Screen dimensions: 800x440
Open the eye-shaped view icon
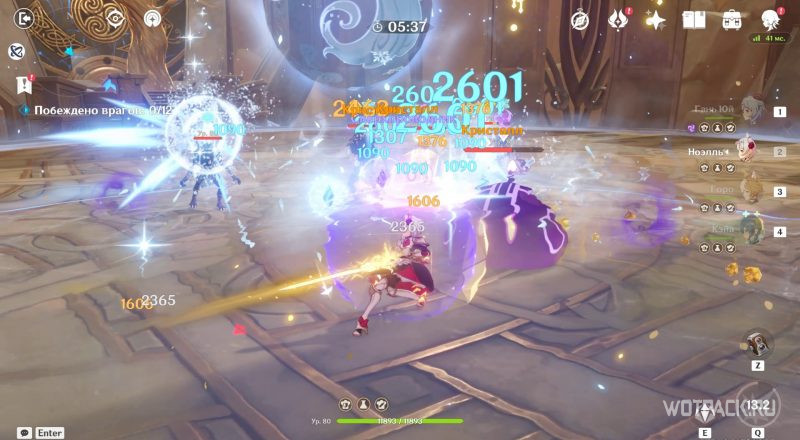(x=115, y=18)
